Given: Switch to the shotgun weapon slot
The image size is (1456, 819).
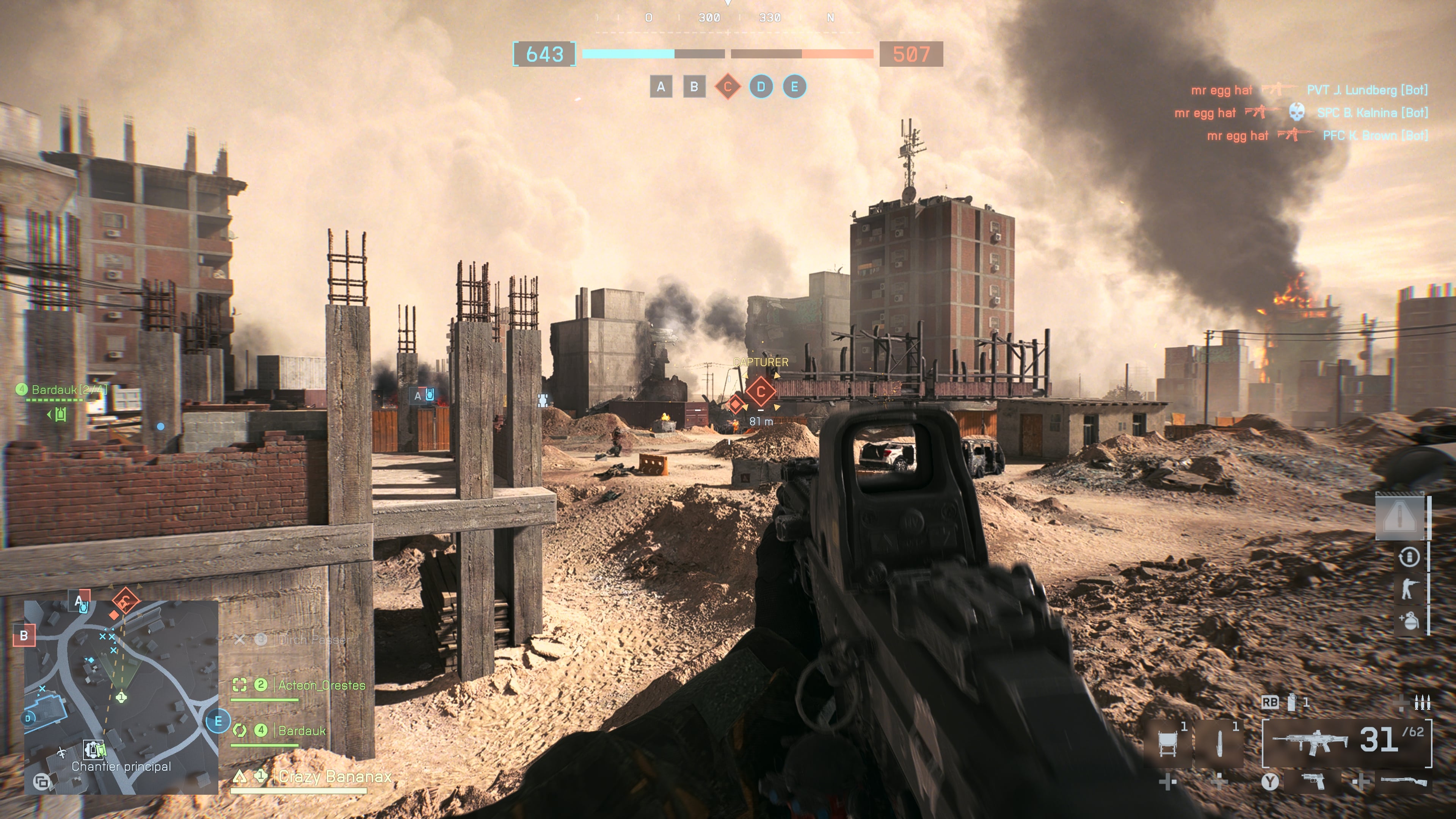Looking at the screenshot, I should (x=1403, y=782).
